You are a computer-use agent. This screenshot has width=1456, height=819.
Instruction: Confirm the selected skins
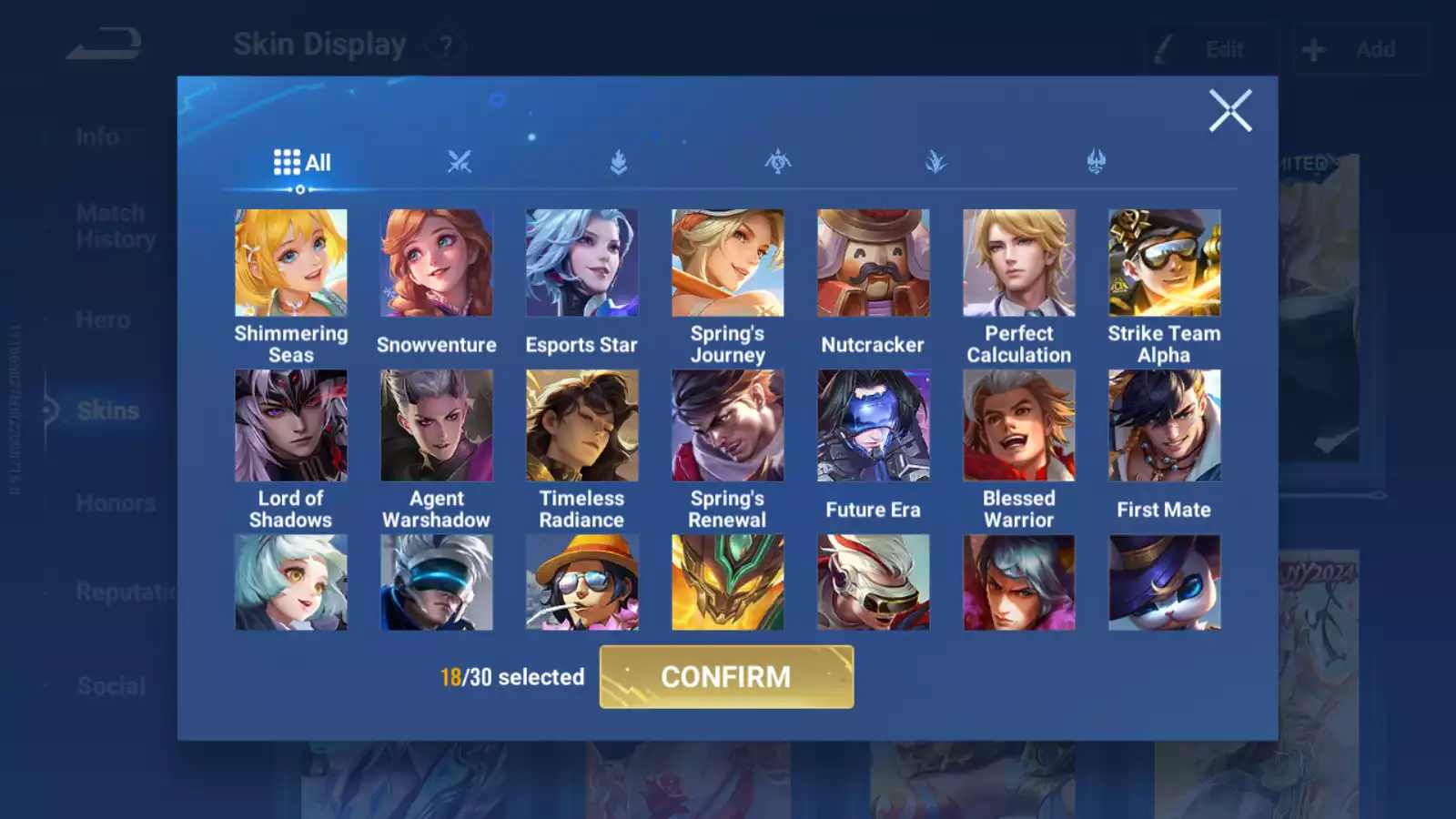pos(726,677)
